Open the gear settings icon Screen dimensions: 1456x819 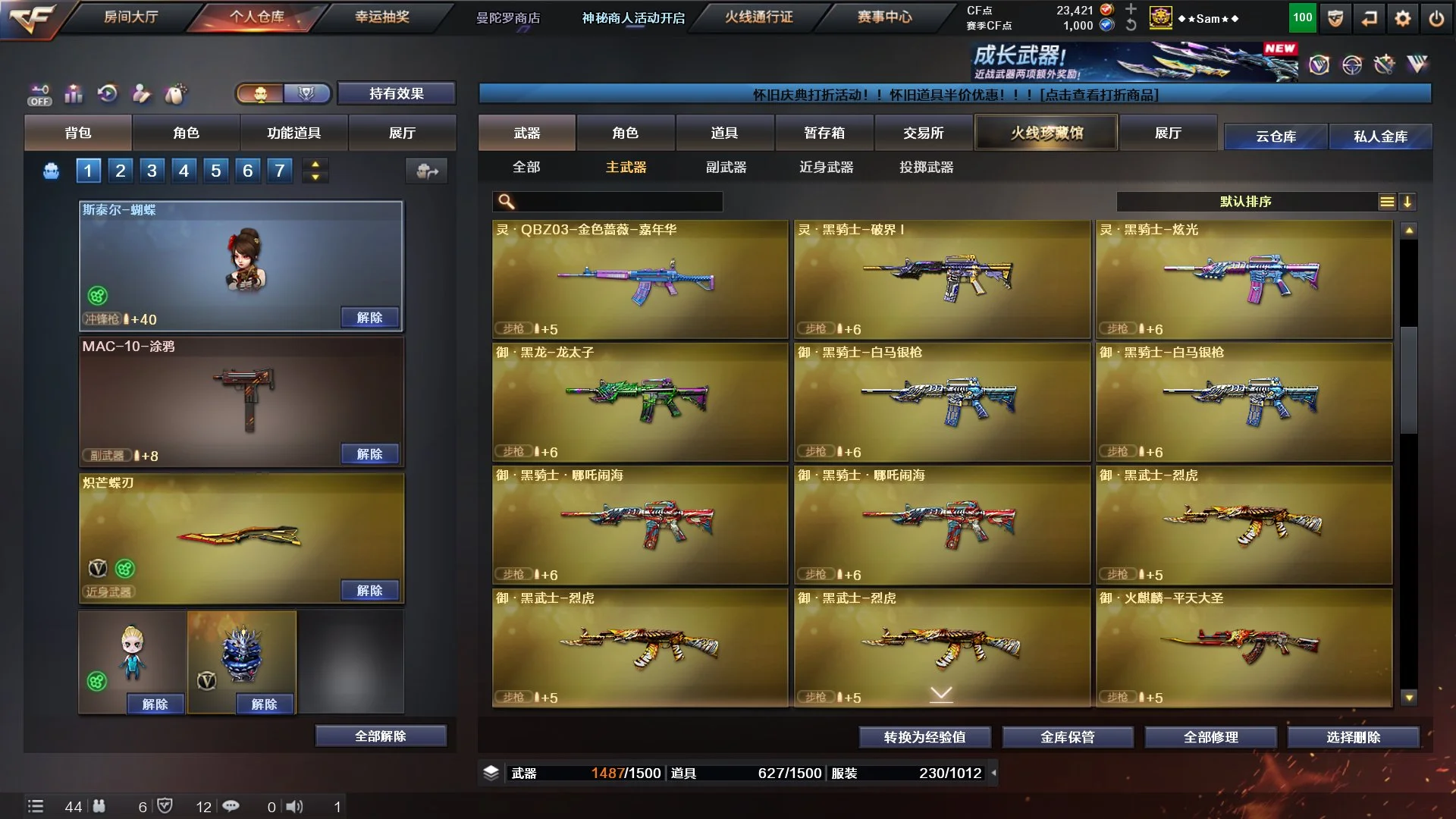click(x=1403, y=18)
